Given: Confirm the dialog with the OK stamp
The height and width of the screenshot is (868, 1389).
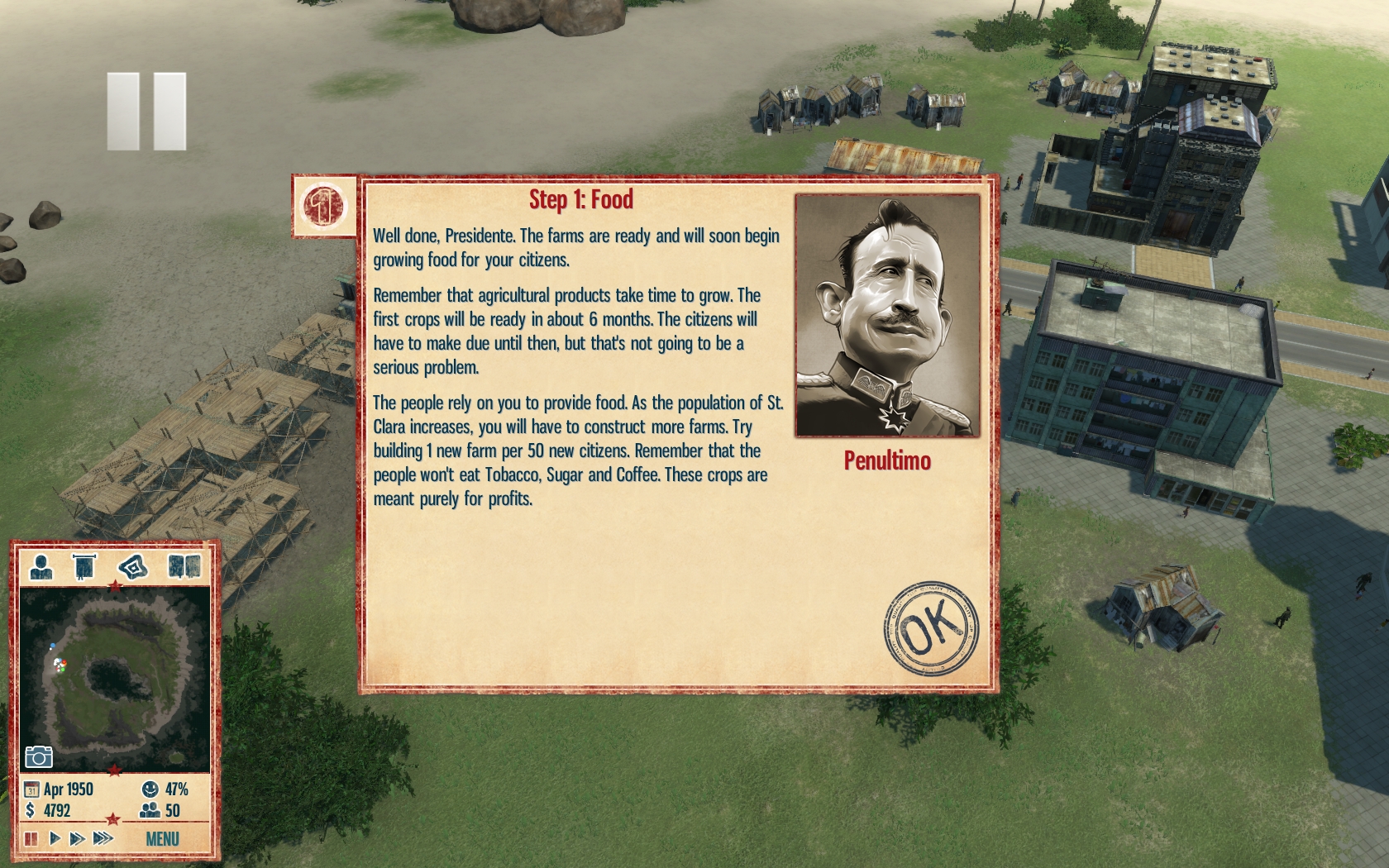Looking at the screenshot, I should click(930, 627).
